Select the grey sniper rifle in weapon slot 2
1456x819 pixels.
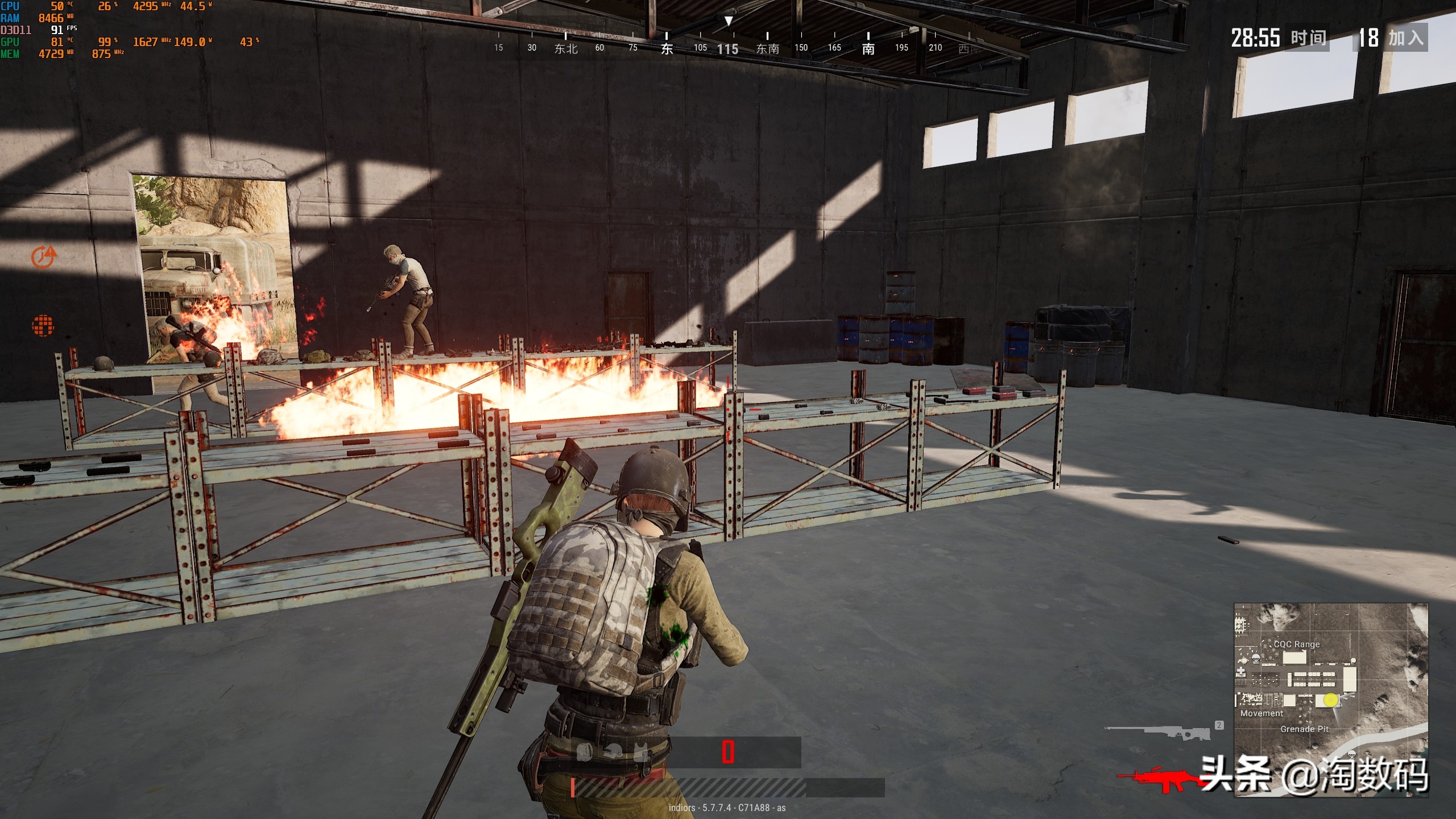click(1158, 732)
